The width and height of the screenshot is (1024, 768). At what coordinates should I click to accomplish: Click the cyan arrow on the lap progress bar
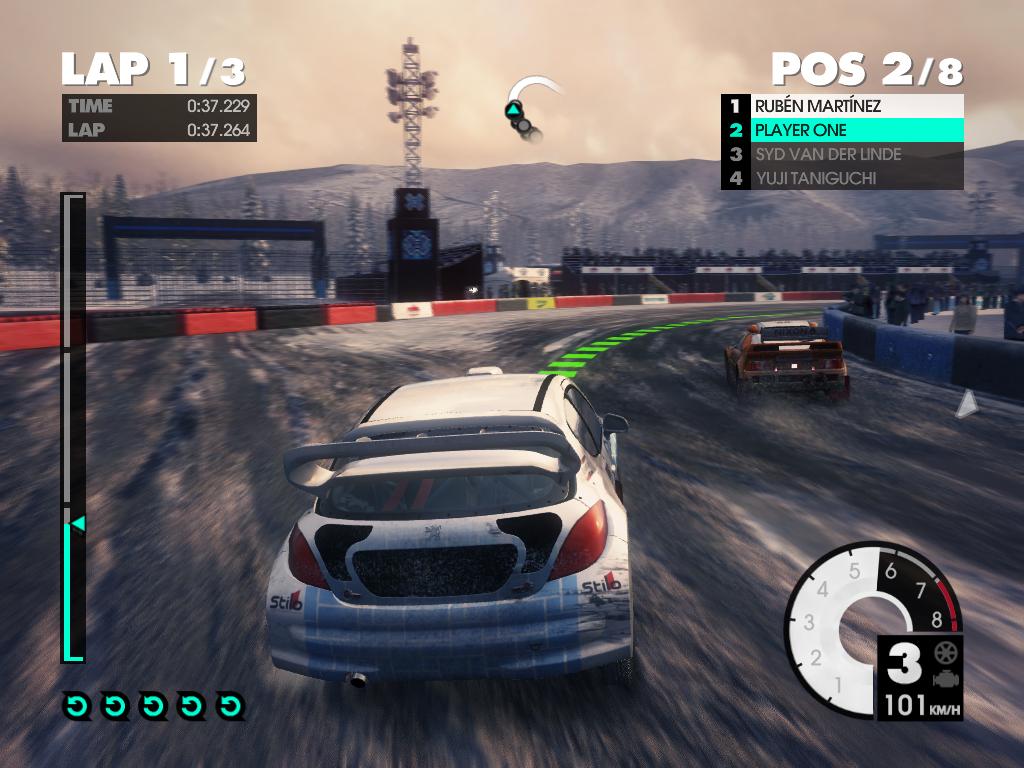(76, 523)
